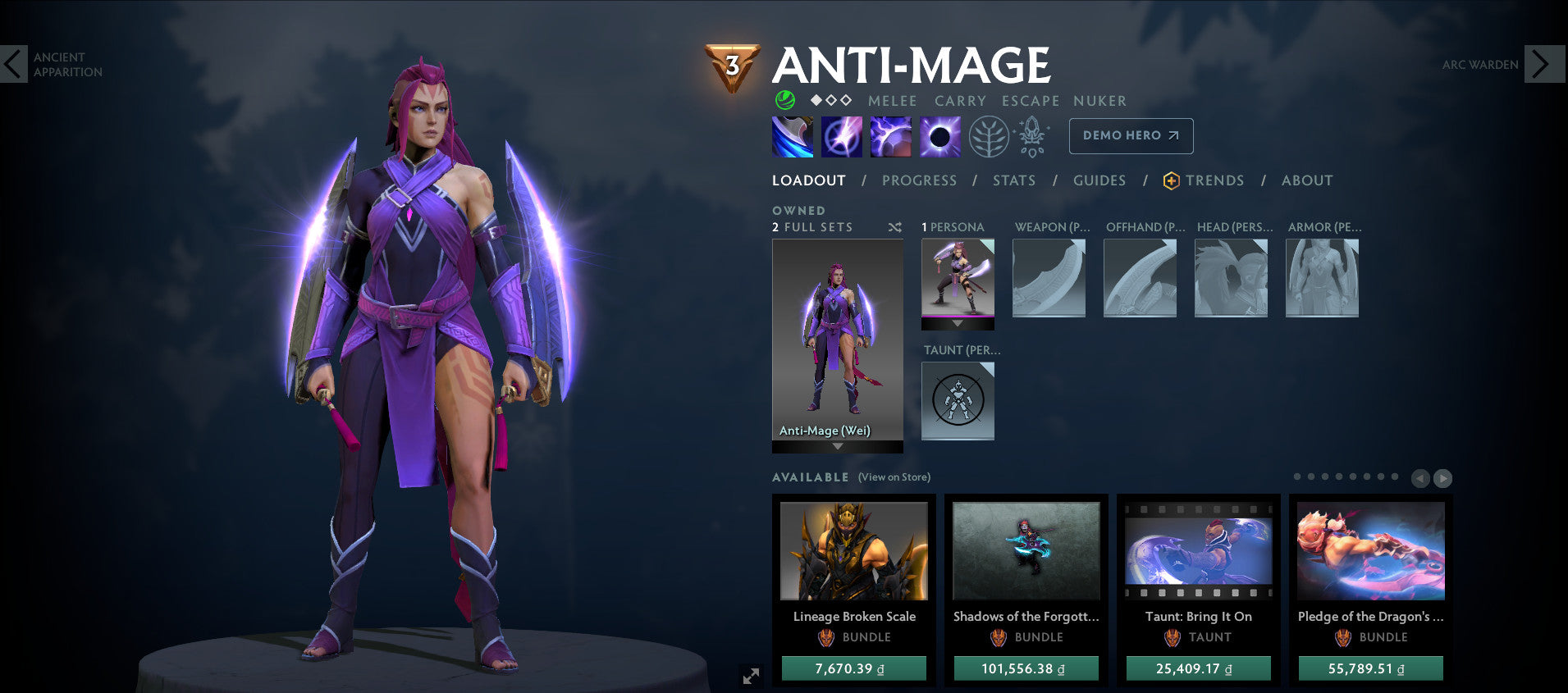
Task: Open the View on Store link
Action: [893, 476]
